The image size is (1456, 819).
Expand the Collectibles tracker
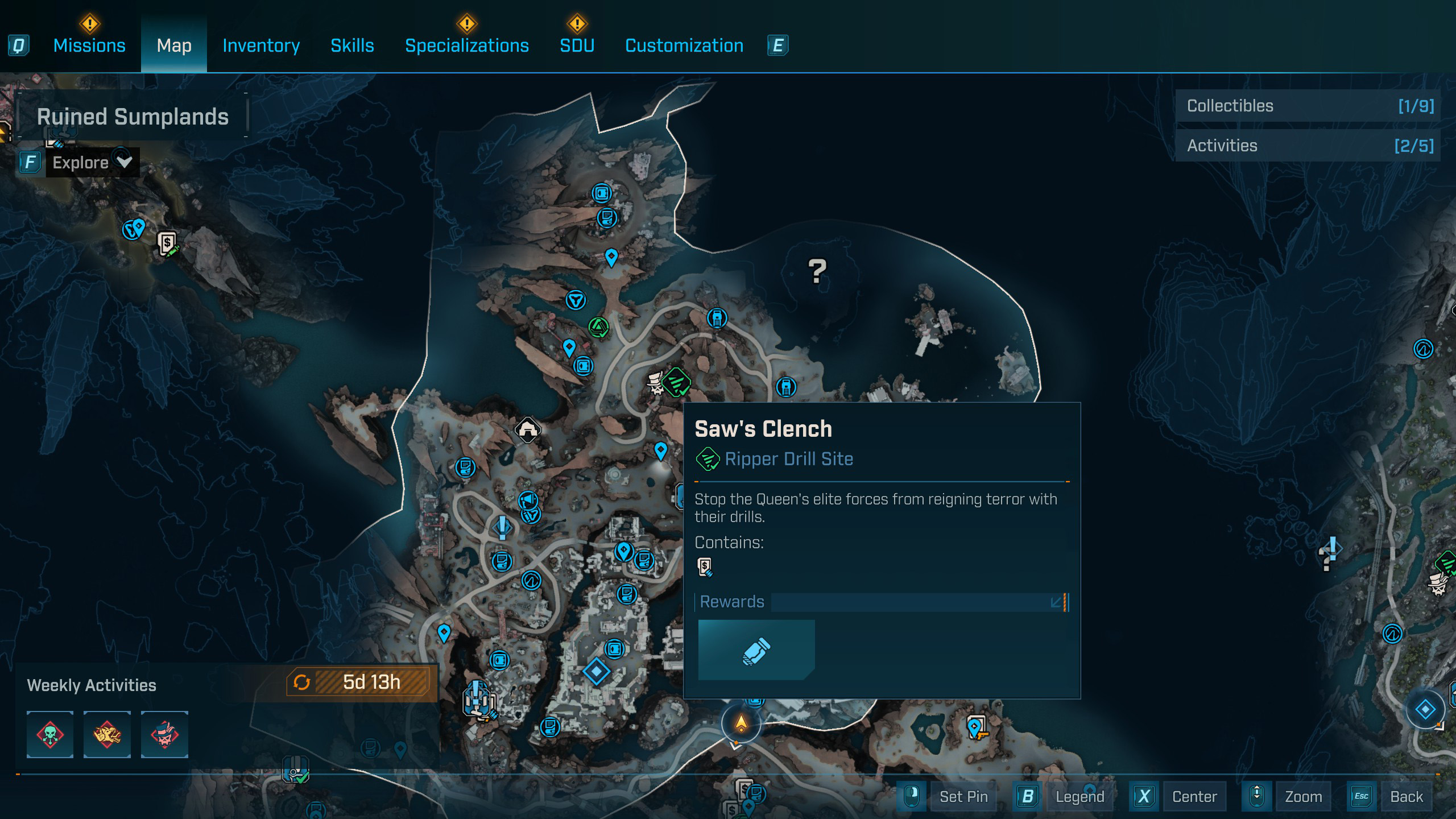tap(1308, 106)
